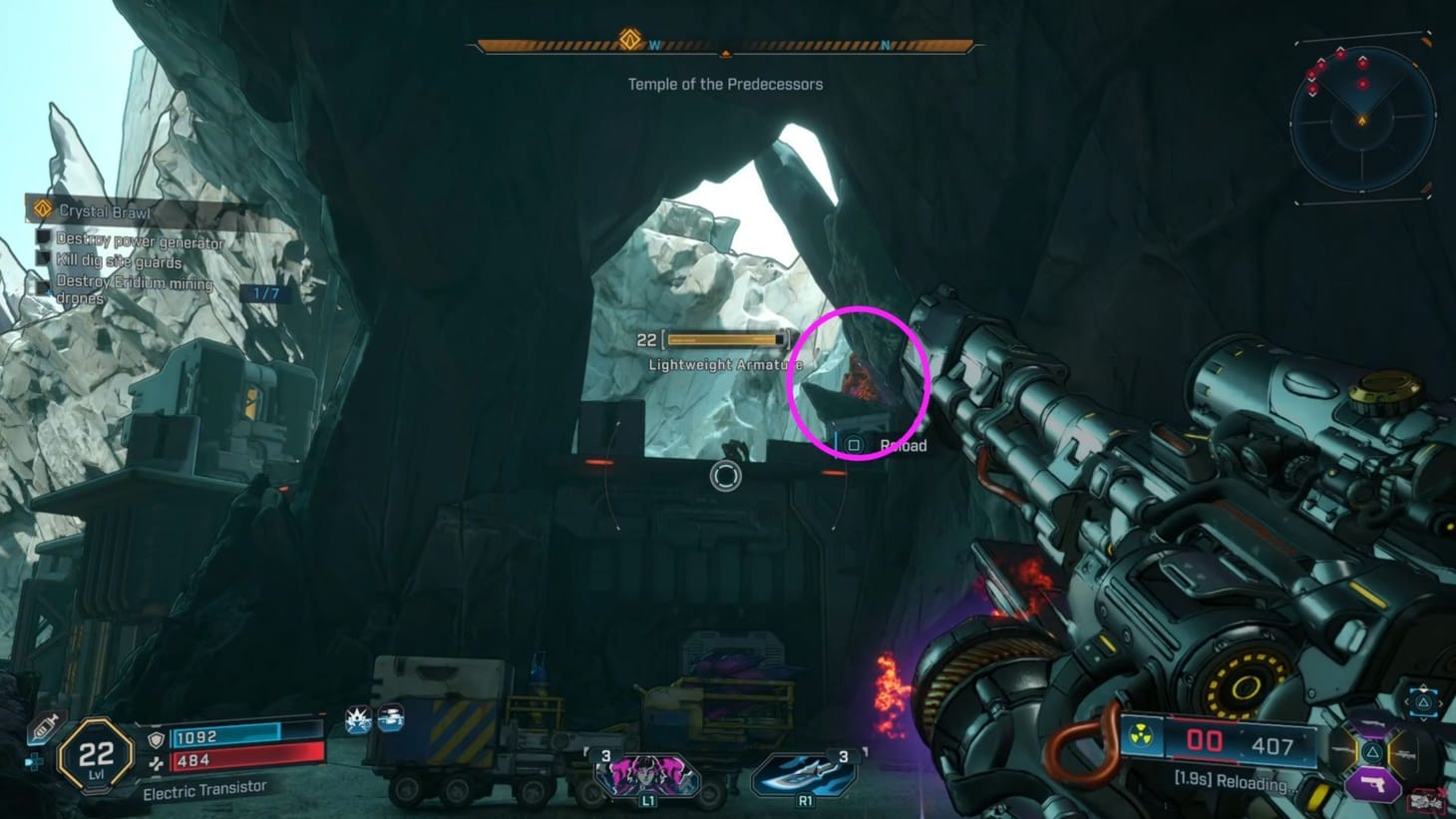Click the Temple of the Predecessors zone label
The image size is (1456, 819).
point(725,85)
